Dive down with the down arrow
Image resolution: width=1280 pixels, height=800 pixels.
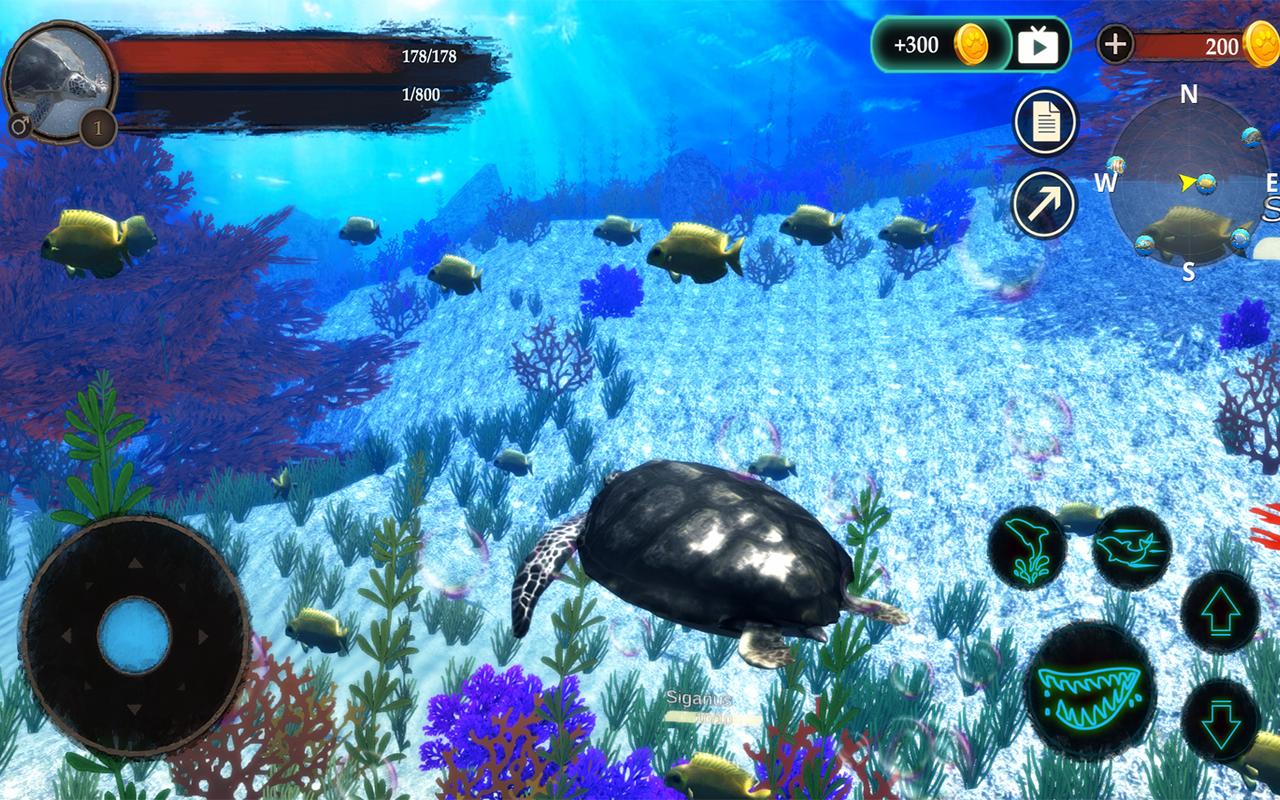point(1220,722)
